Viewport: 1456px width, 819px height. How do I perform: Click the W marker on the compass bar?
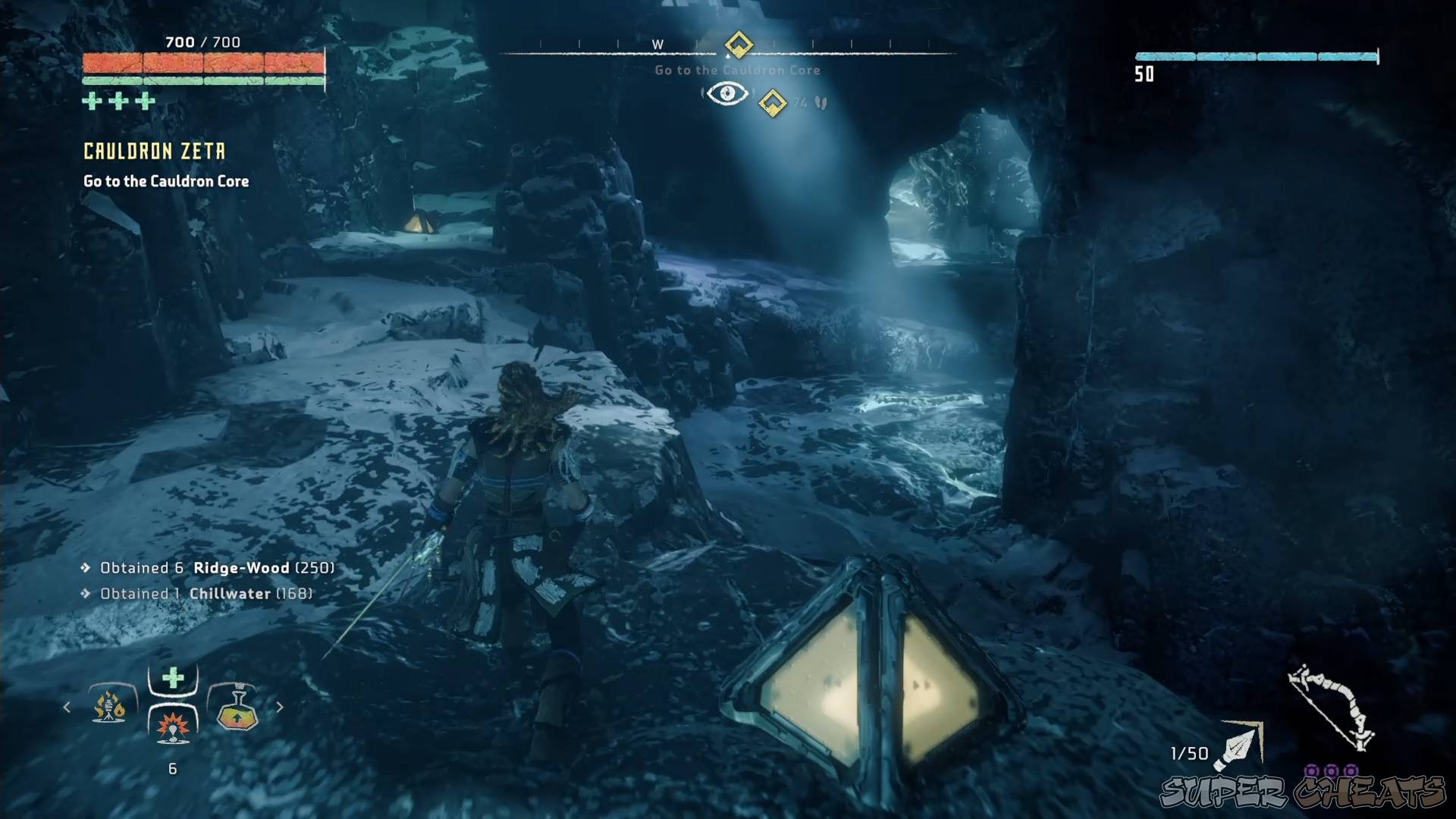click(x=657, y=44)
